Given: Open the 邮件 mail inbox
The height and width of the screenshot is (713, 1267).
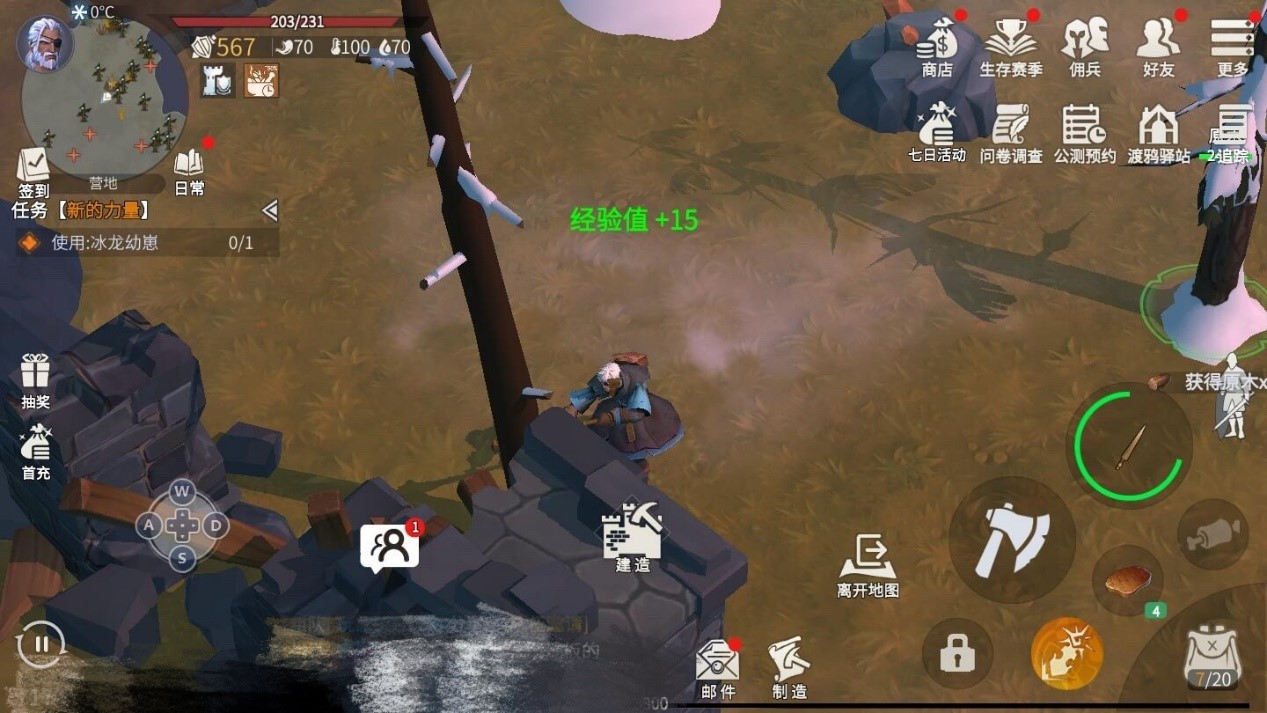Looking at the screenshot, I should point(718,667).
